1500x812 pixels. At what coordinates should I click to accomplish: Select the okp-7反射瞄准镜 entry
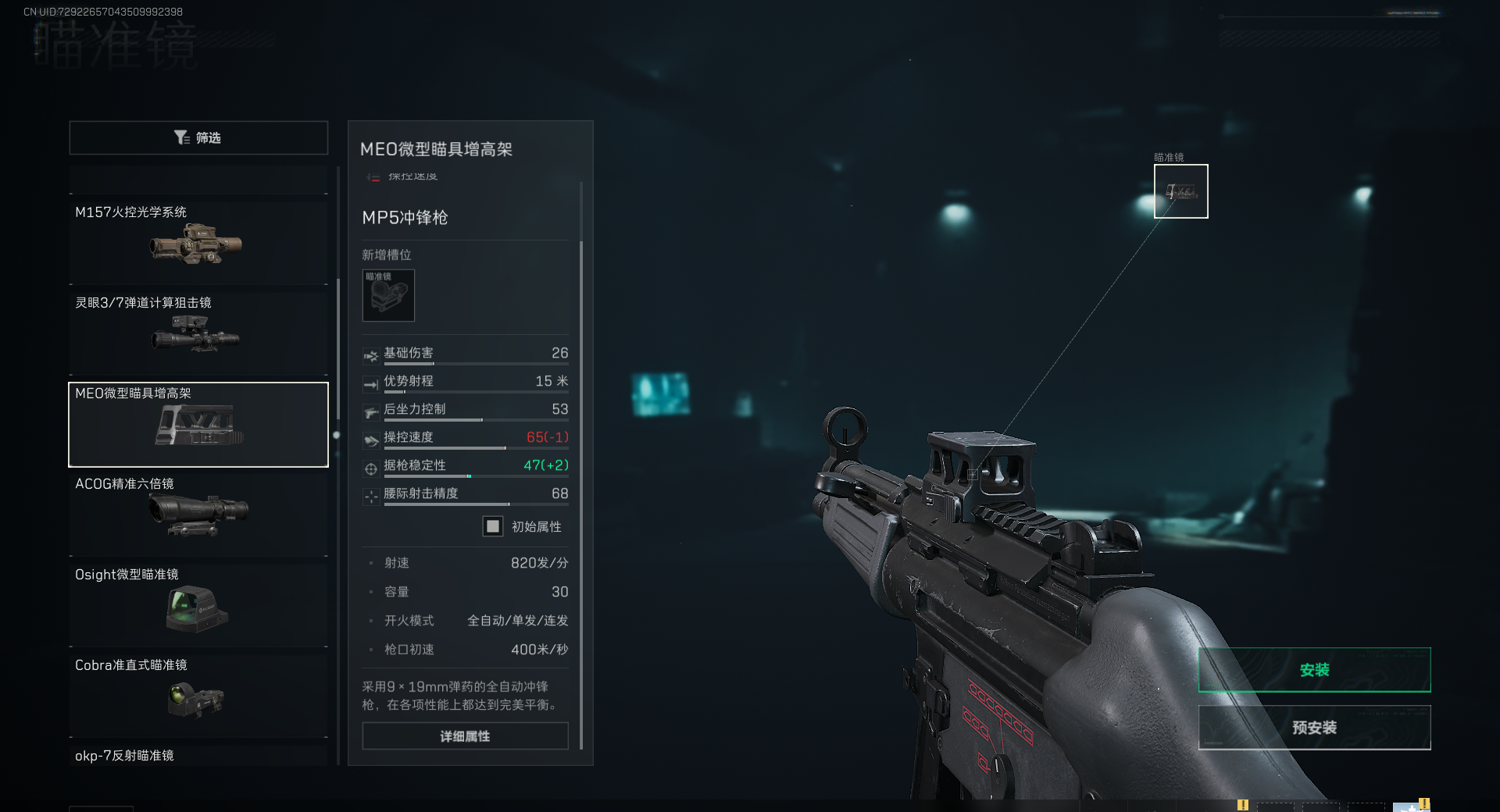198,755
